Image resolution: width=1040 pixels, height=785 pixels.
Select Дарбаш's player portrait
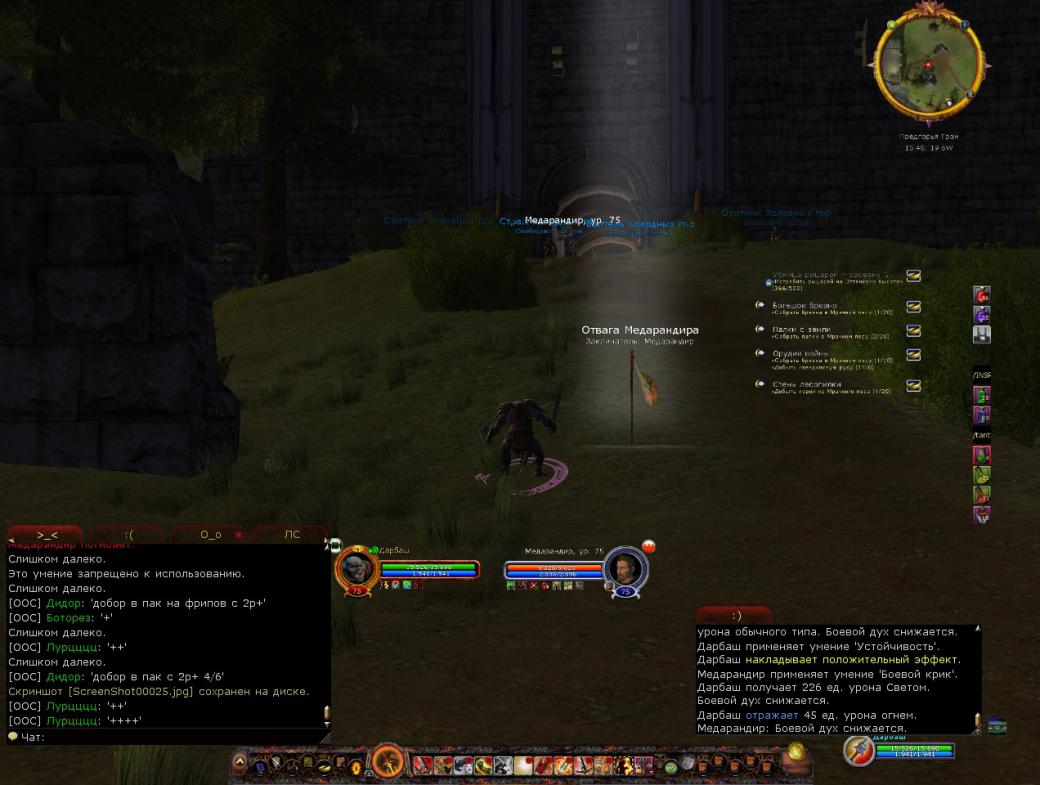(x=356, y=569)
